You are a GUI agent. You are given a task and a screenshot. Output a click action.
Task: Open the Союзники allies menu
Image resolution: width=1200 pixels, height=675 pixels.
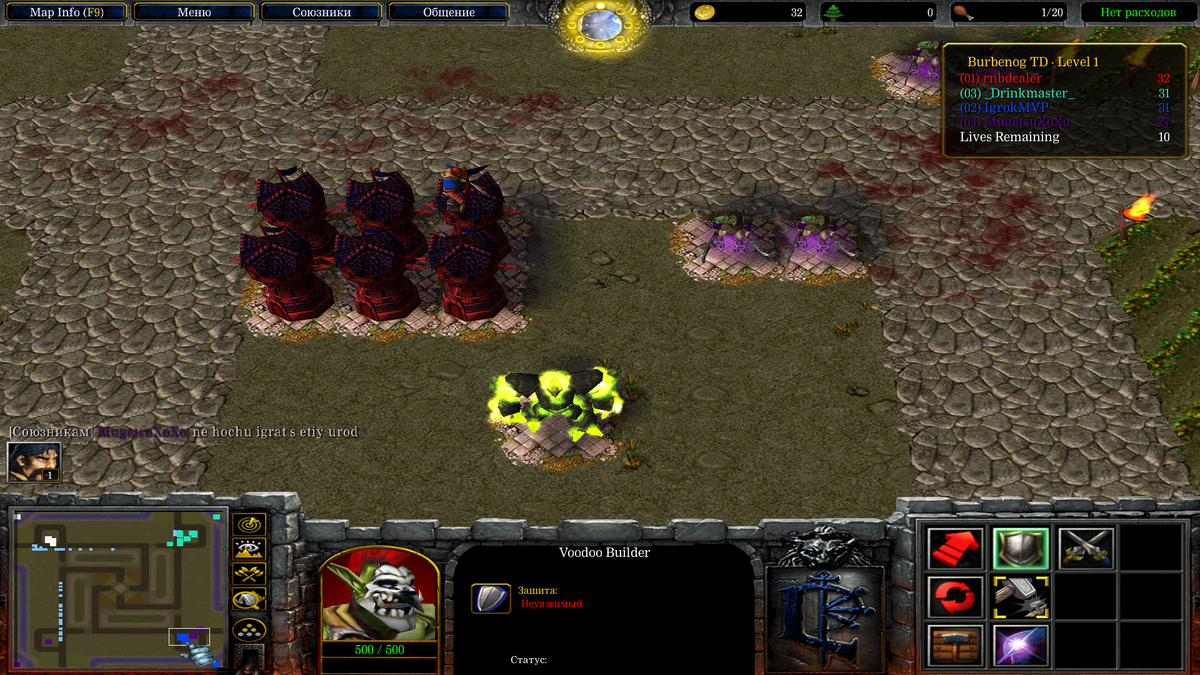click(321, 13)
